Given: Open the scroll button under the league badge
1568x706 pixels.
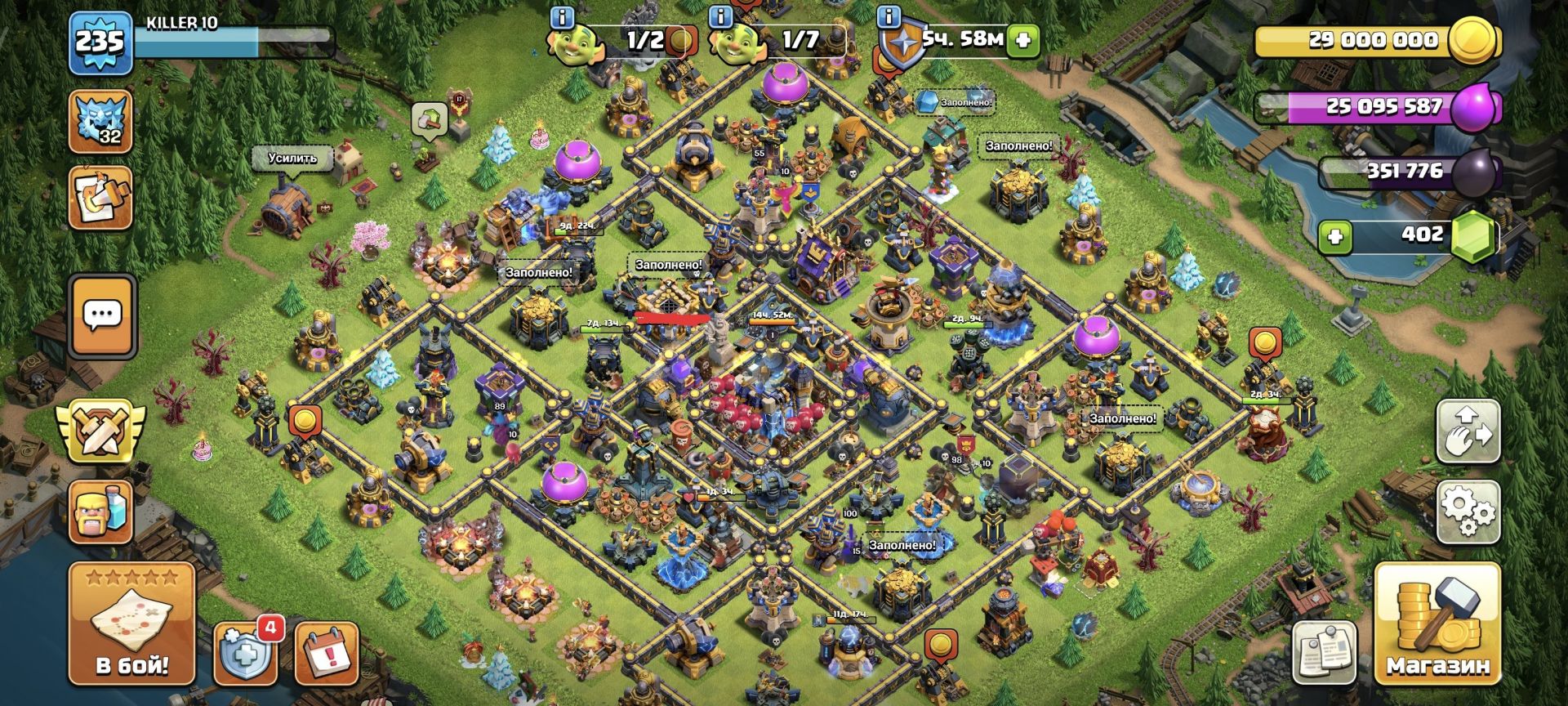Looking at the screenshot, I should click(100, 198).
